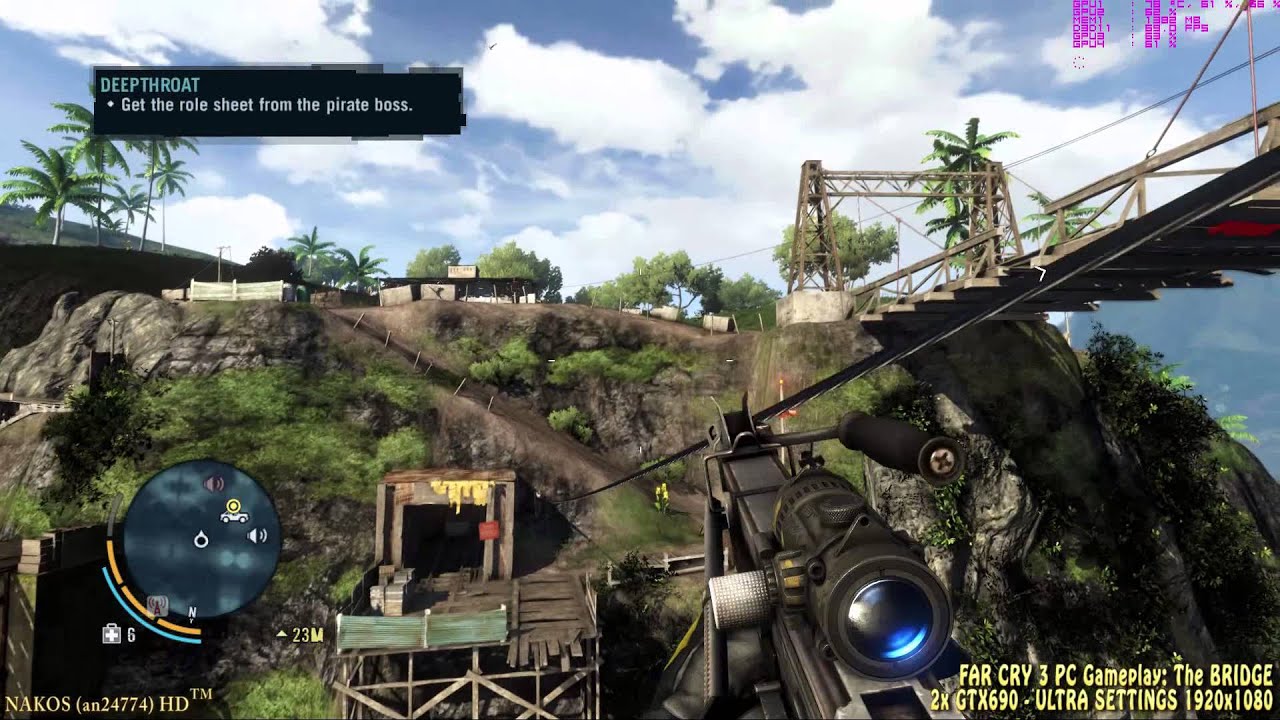Image resolution: width=1280 pixels, height=720 pixels.
Task: Click the red speaker marker on minimap
Action: tap(213, 484)
